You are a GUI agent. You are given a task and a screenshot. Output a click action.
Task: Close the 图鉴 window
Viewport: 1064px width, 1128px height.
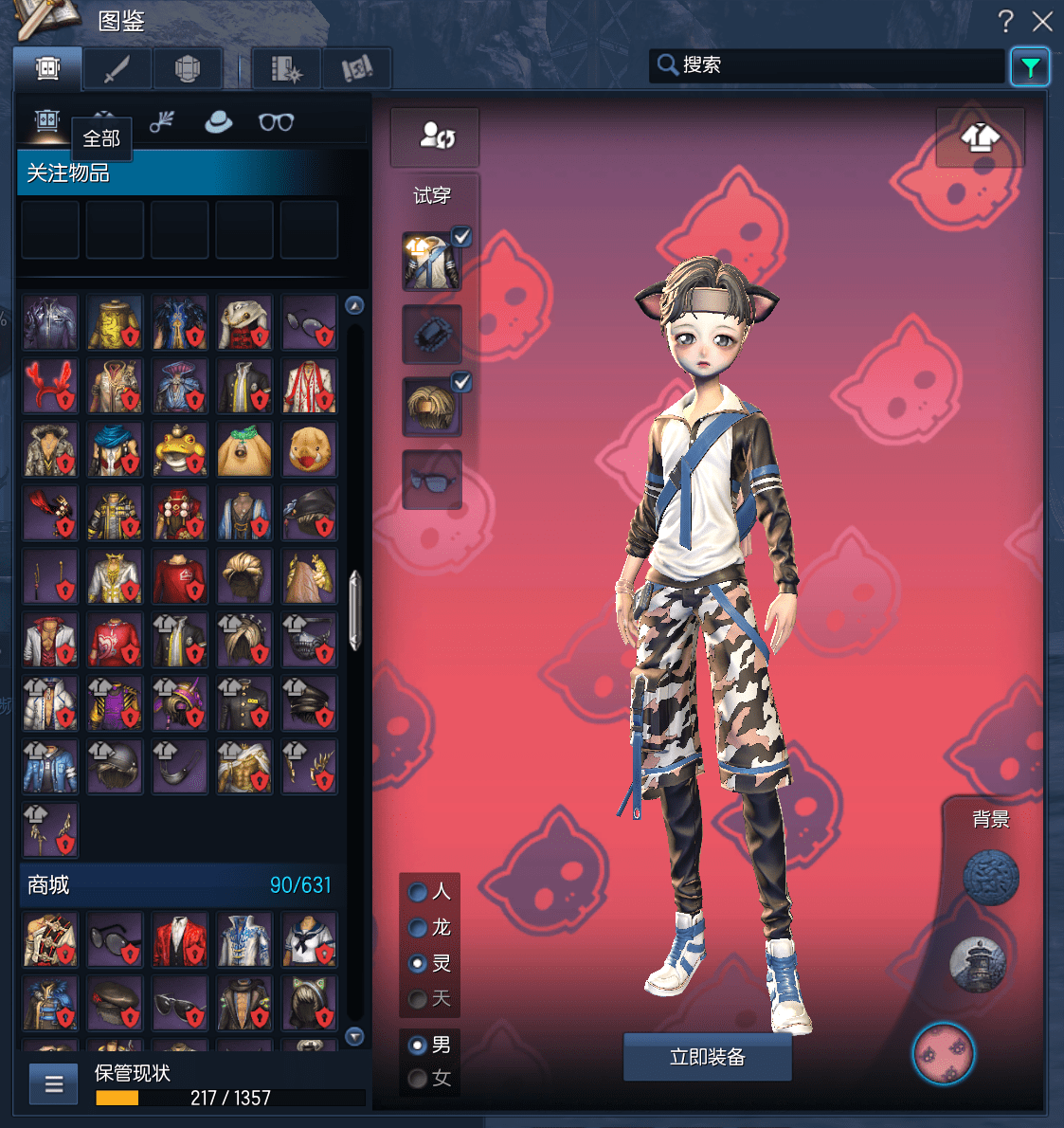1042,21
